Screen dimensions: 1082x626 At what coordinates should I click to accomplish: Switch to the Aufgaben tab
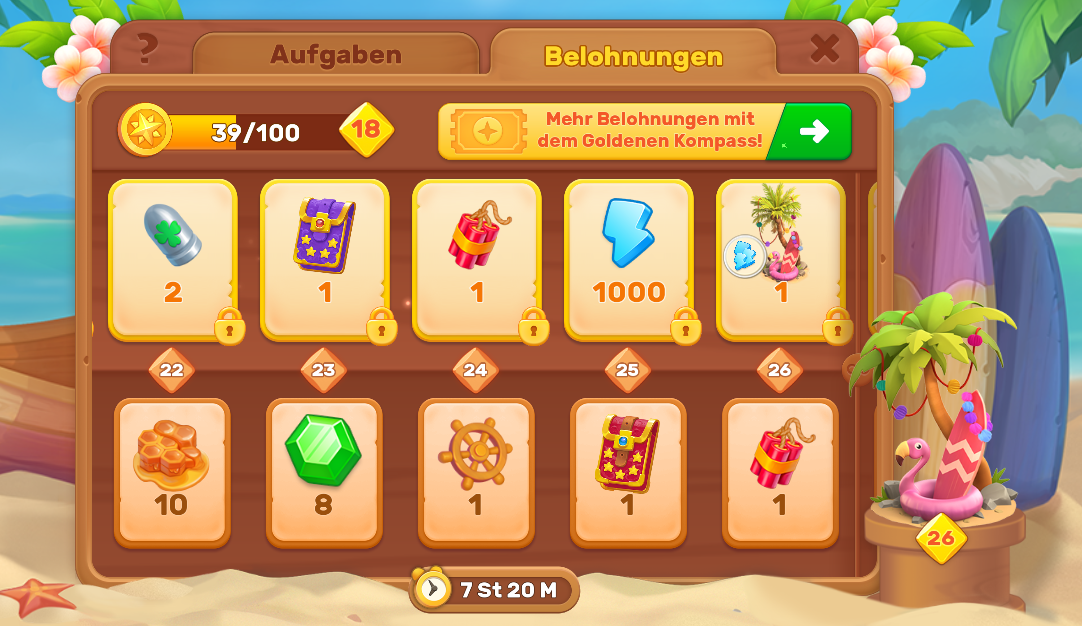pyautogui.click(x=335, y=54)
